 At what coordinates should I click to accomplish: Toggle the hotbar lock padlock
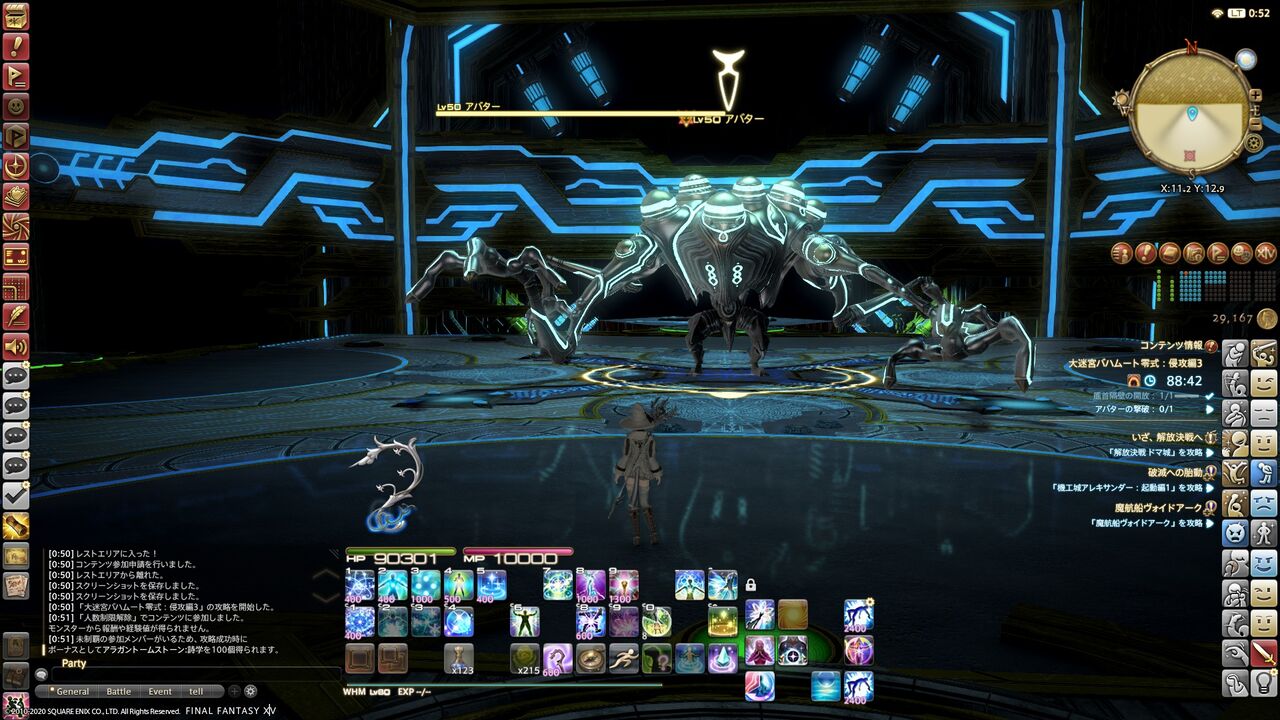coord(750,585)
